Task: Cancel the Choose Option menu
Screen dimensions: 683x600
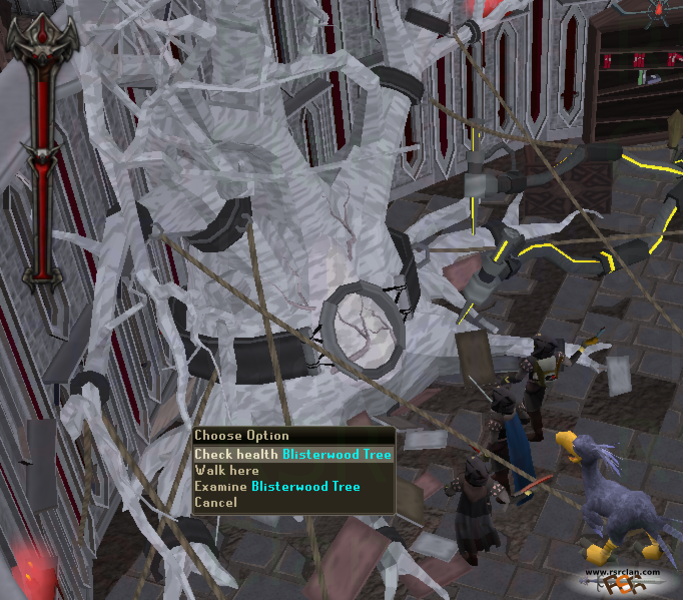Action: [216, 502]
